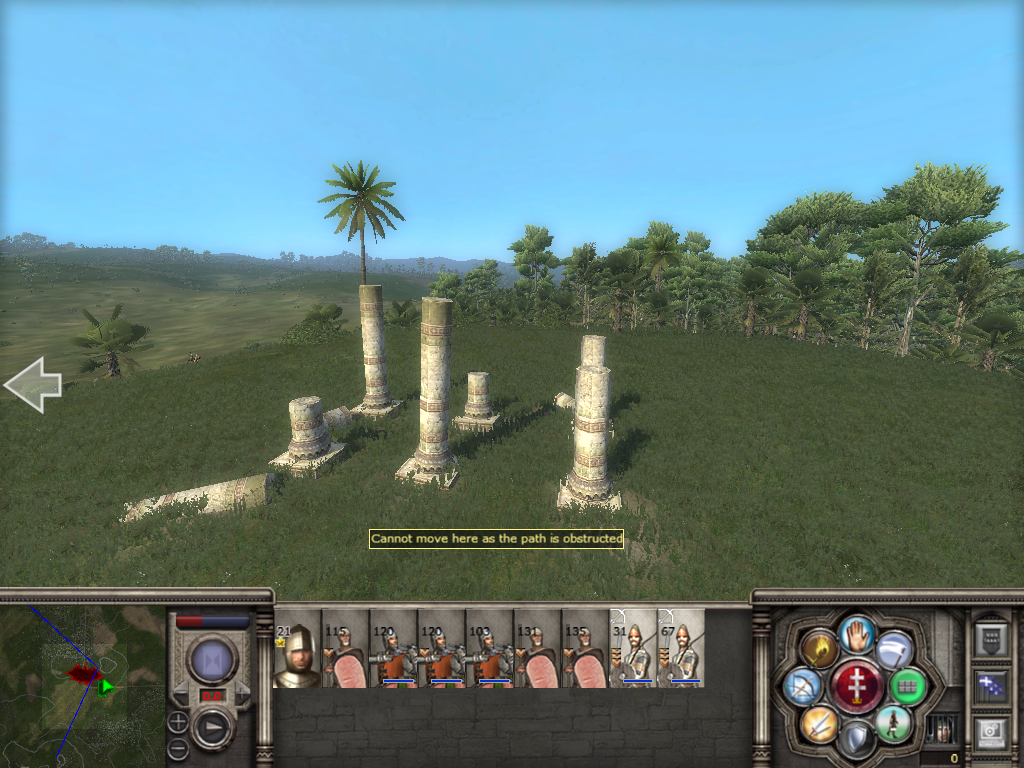Toggle run mode with the running man icon

894,723
